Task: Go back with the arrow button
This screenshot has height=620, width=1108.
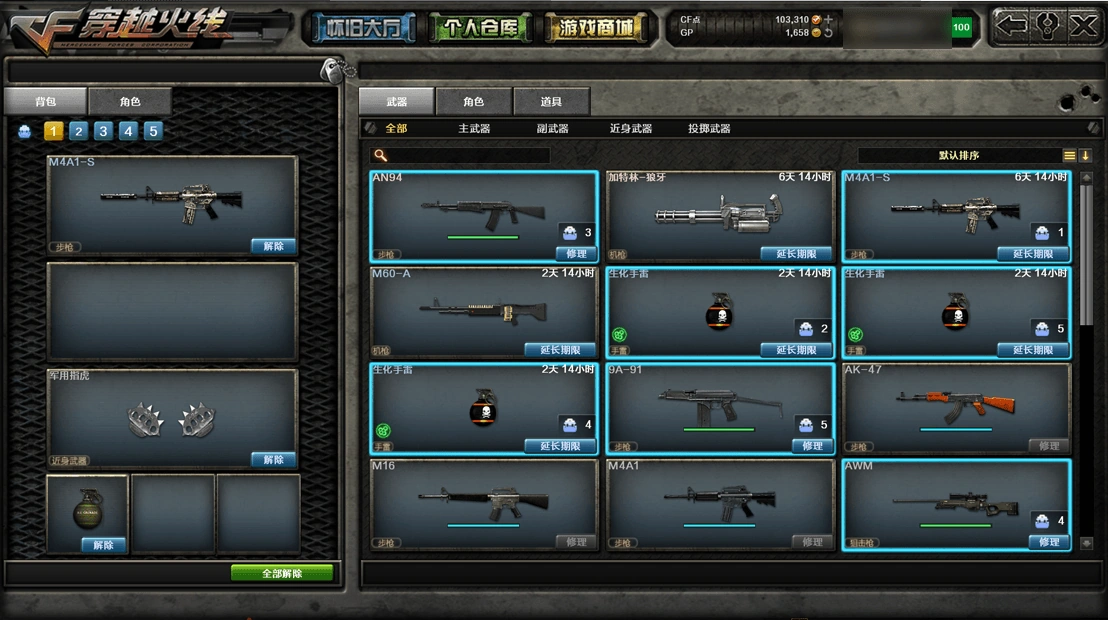Action: [1010, 27]
